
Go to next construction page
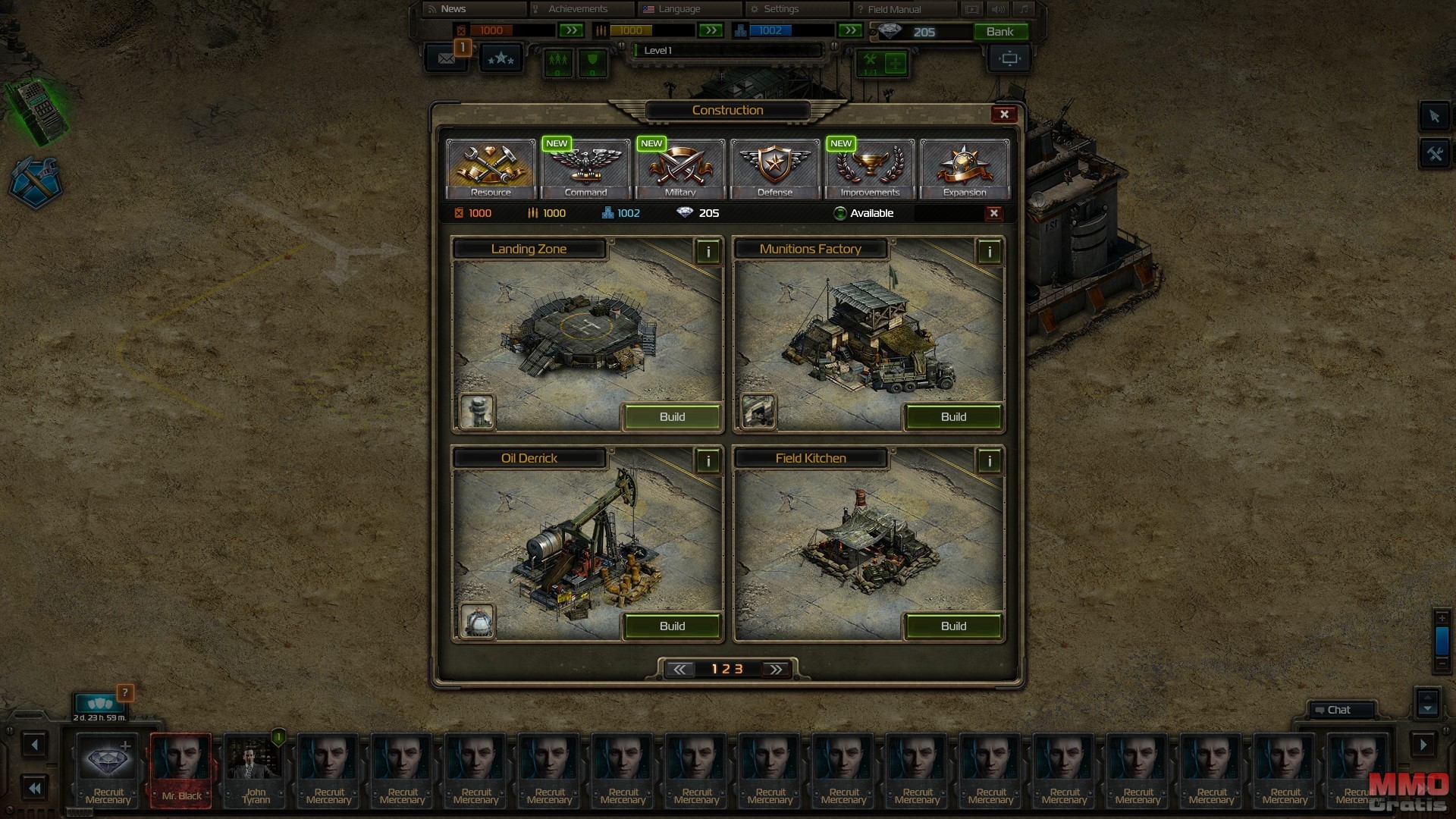[x=775, y=670]
